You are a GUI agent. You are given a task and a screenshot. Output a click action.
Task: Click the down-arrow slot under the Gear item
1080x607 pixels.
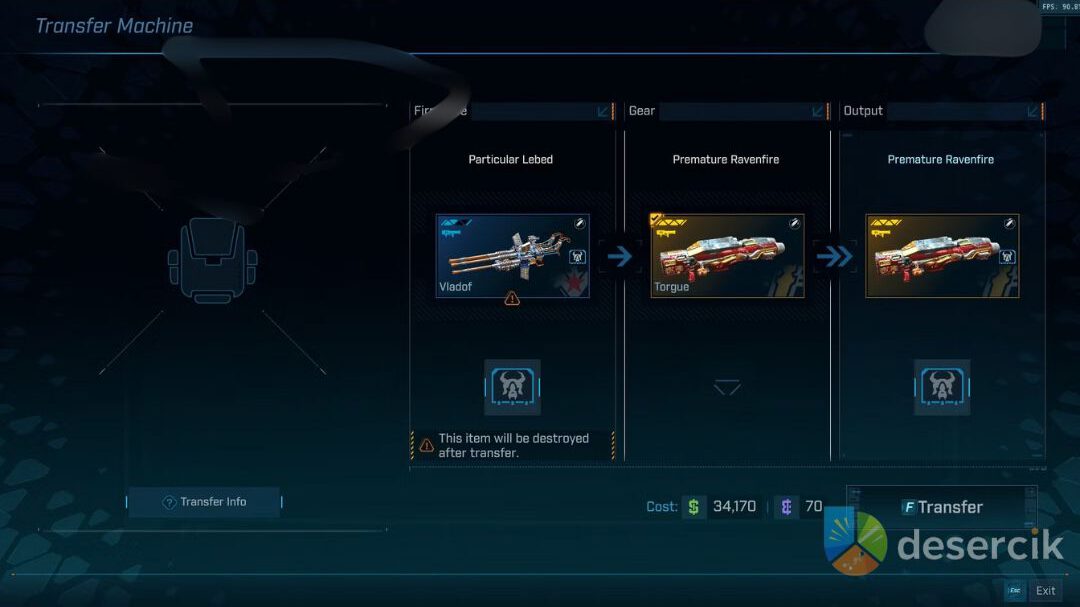(727, 387)
